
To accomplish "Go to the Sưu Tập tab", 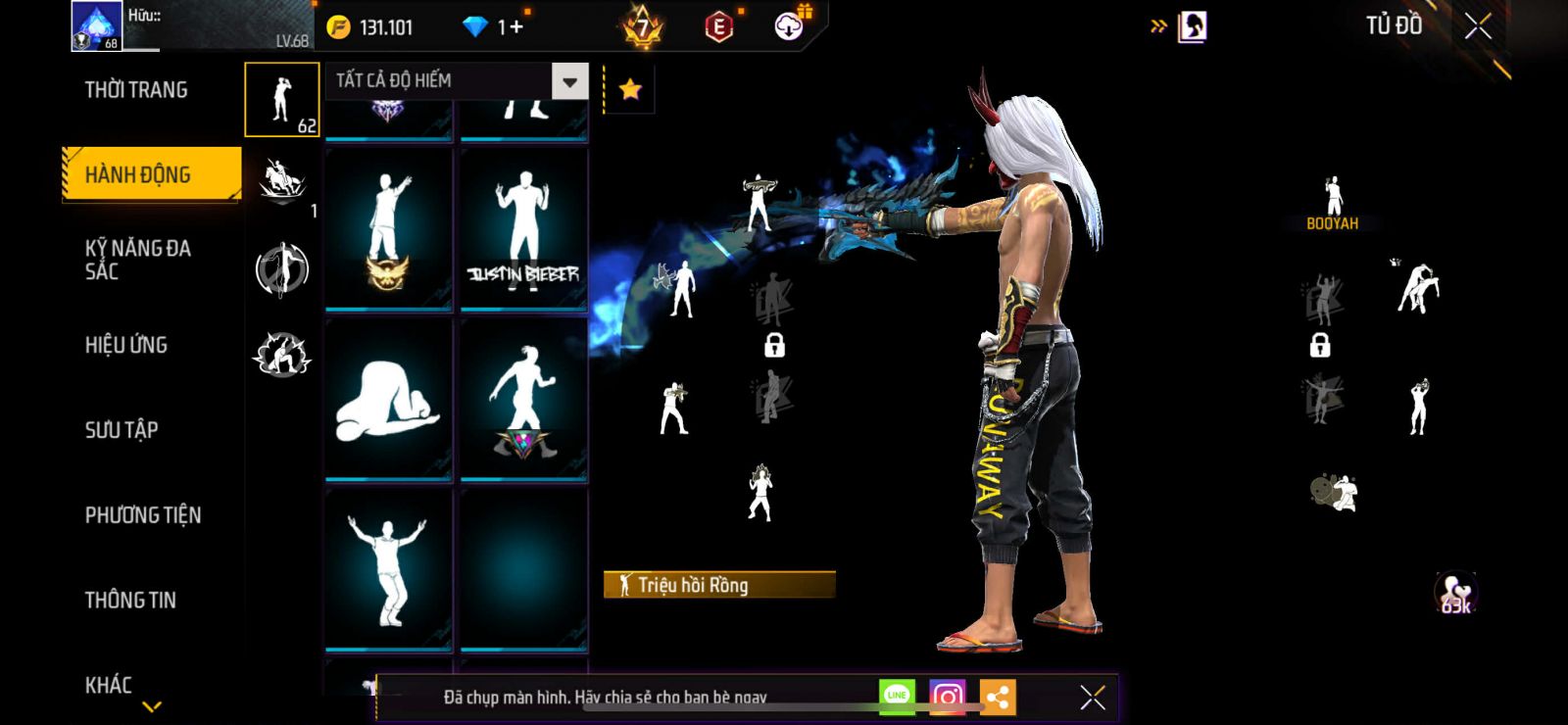I will tap(122, 429).
